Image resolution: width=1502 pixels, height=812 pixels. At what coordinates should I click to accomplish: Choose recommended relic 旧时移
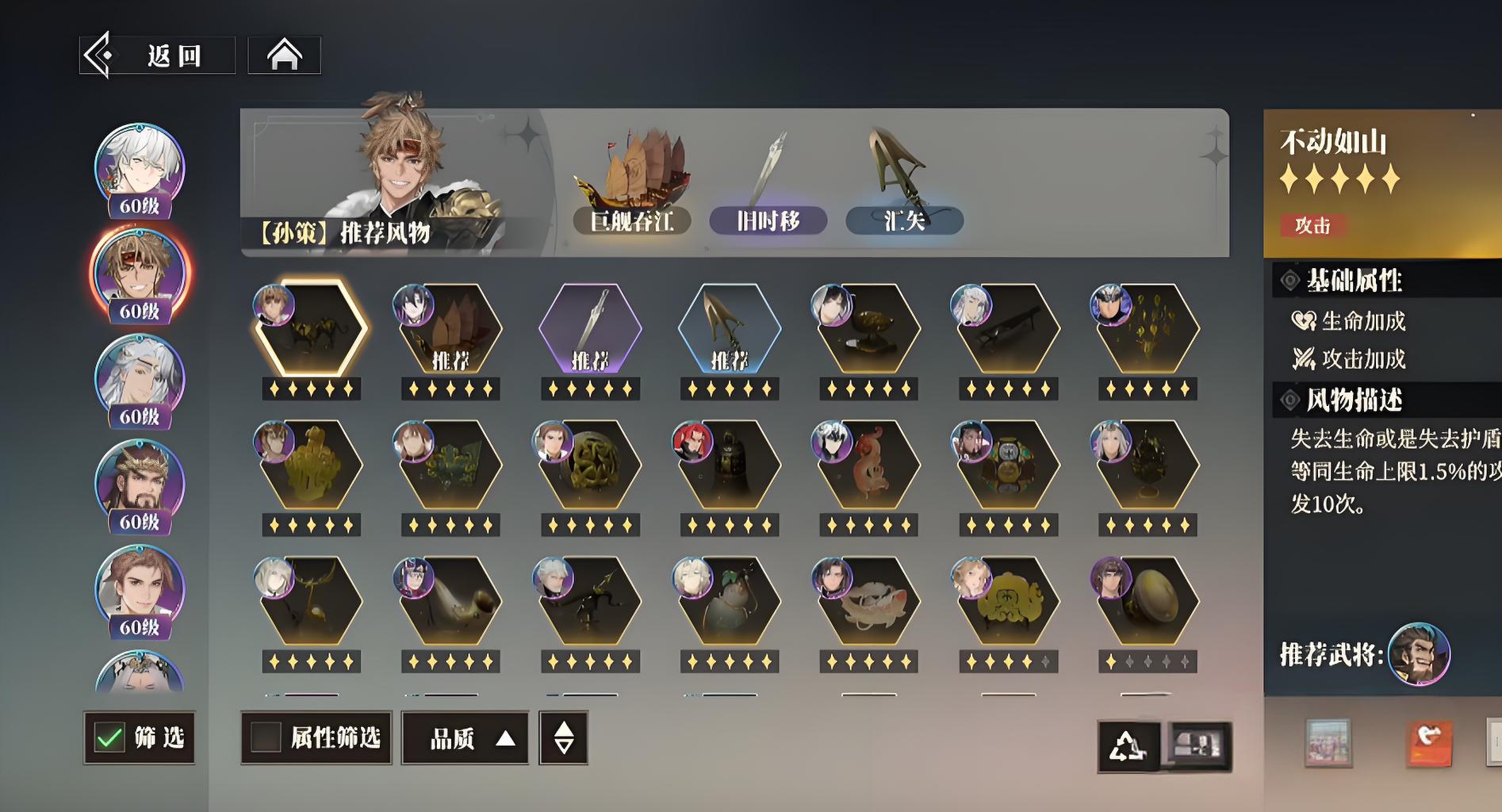[768, 220]
